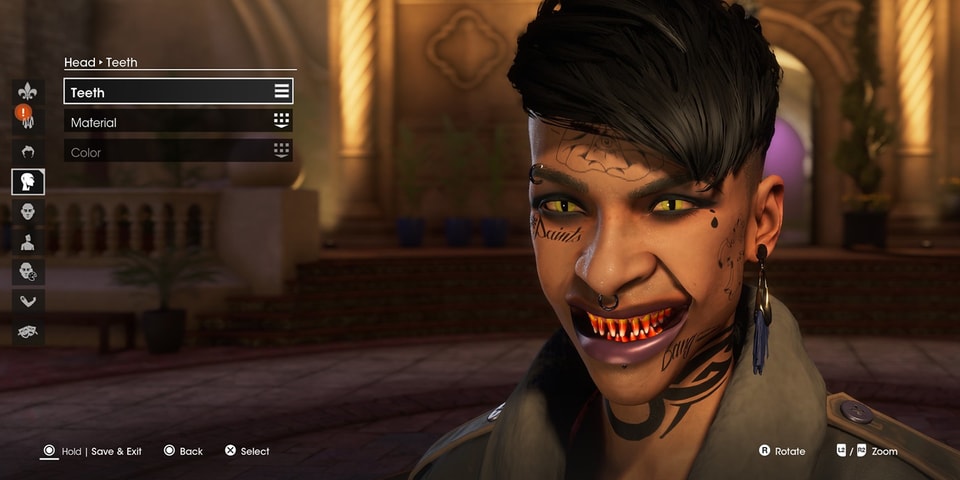Select the Teeth menu row

tap(178, 92)
